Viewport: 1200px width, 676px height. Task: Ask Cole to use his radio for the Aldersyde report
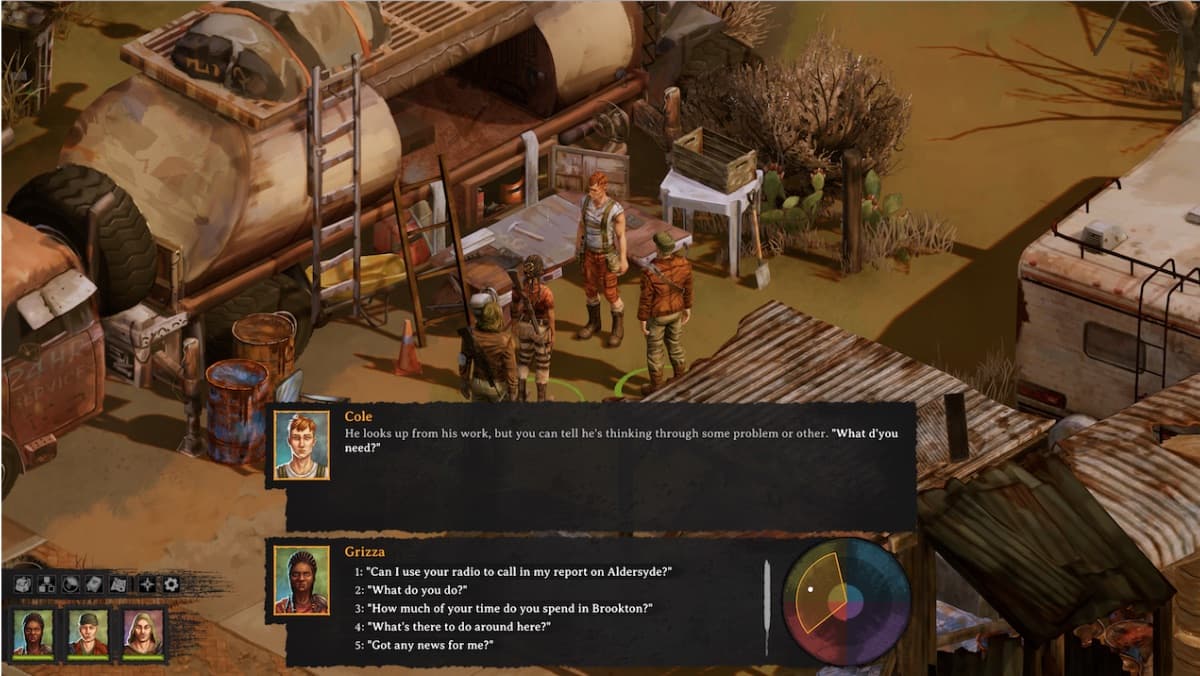[x=518, y=572]
